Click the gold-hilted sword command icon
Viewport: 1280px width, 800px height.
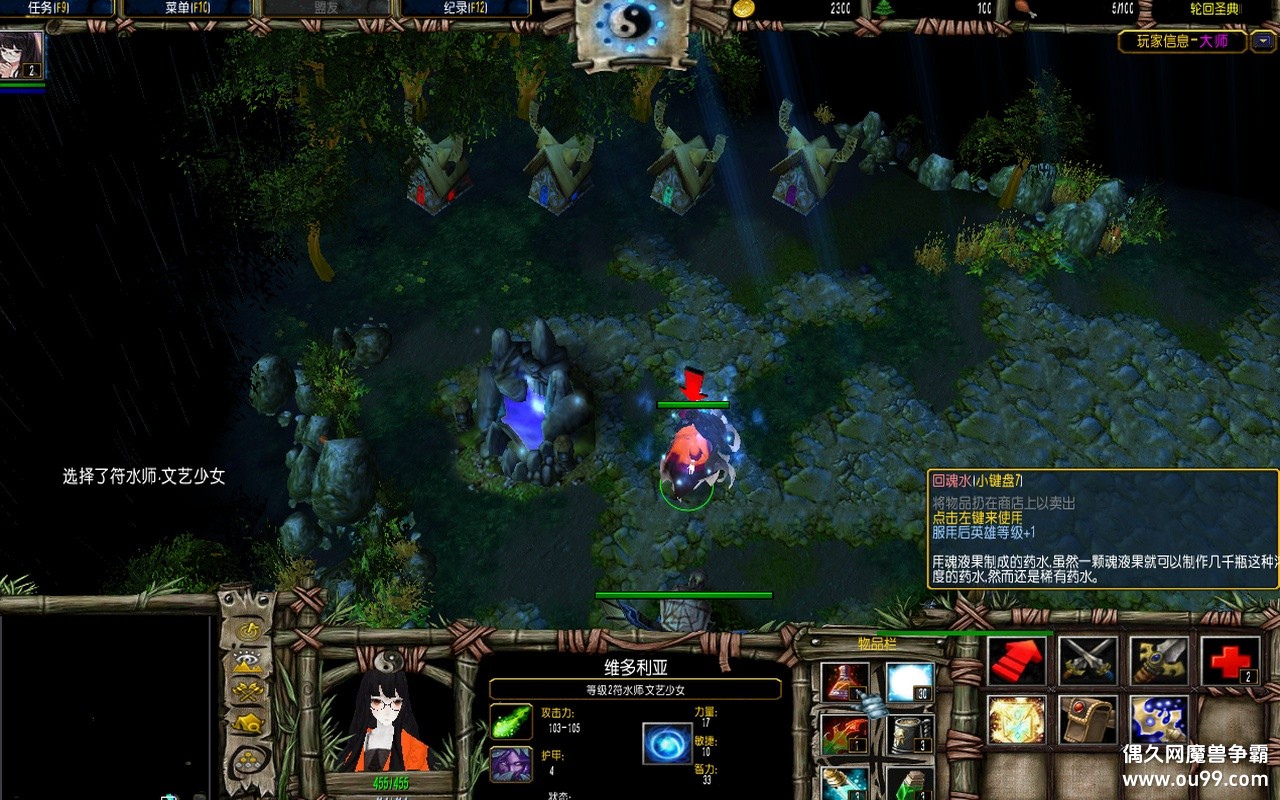coord(1159,661)
